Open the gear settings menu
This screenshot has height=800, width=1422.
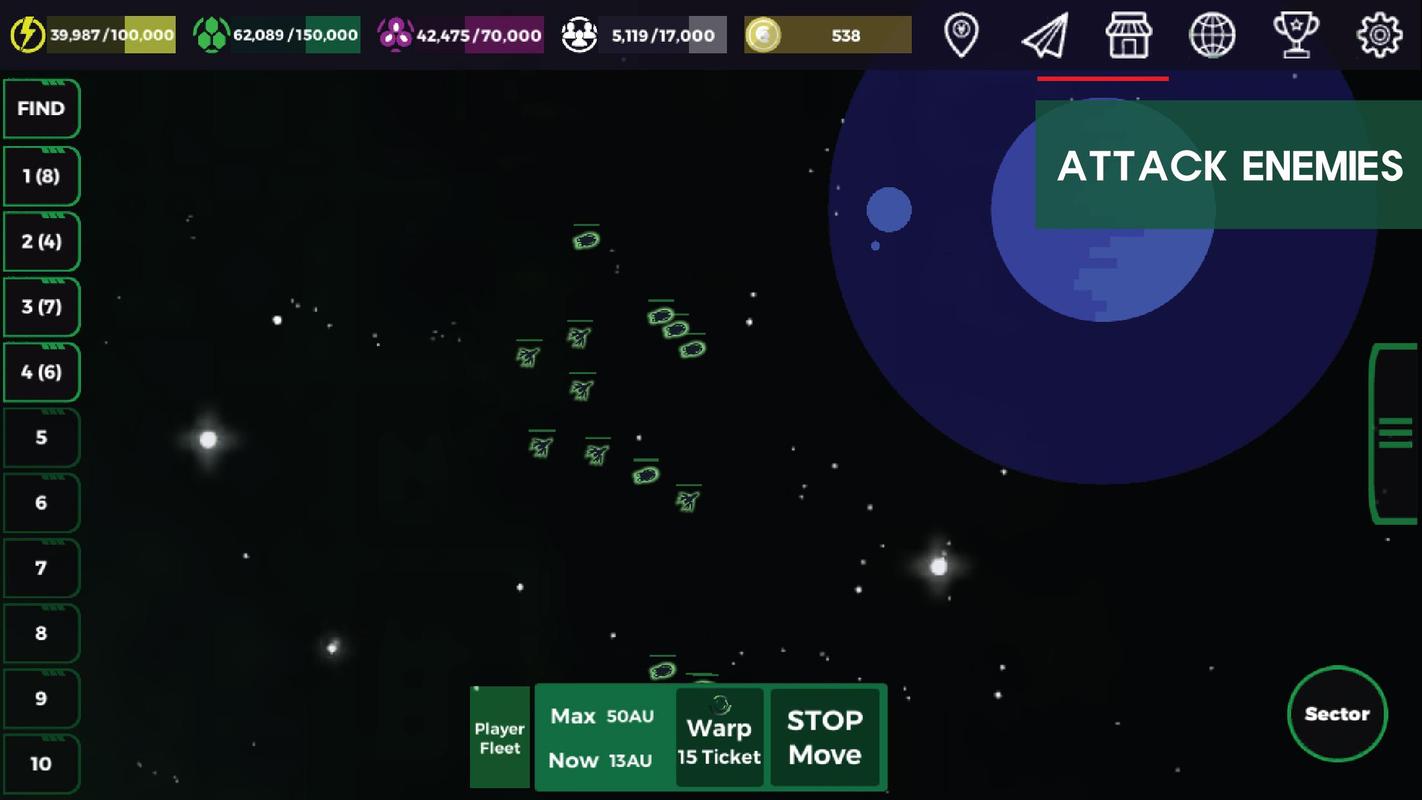click(1379, 35)
